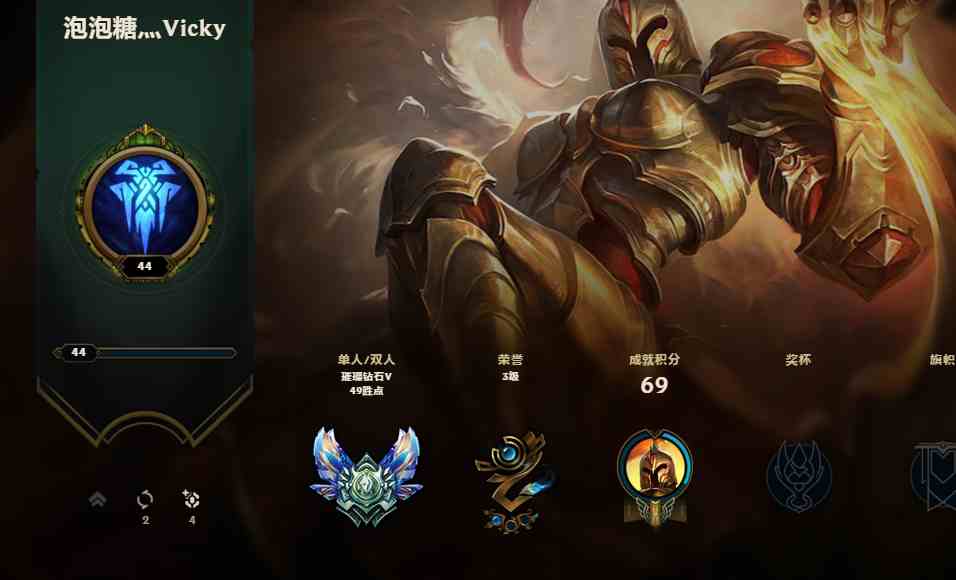Click the circular arrows icon showing 2
This screenshot has height=580, width=956.
pyautogui.click(x=145, y=499)
